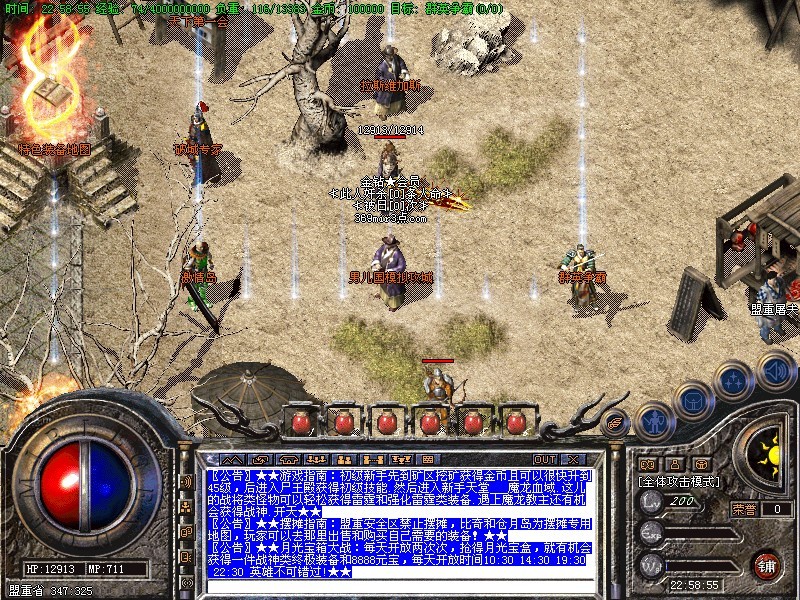
Task: Open the red 铺 shop button
Action: 767,565
